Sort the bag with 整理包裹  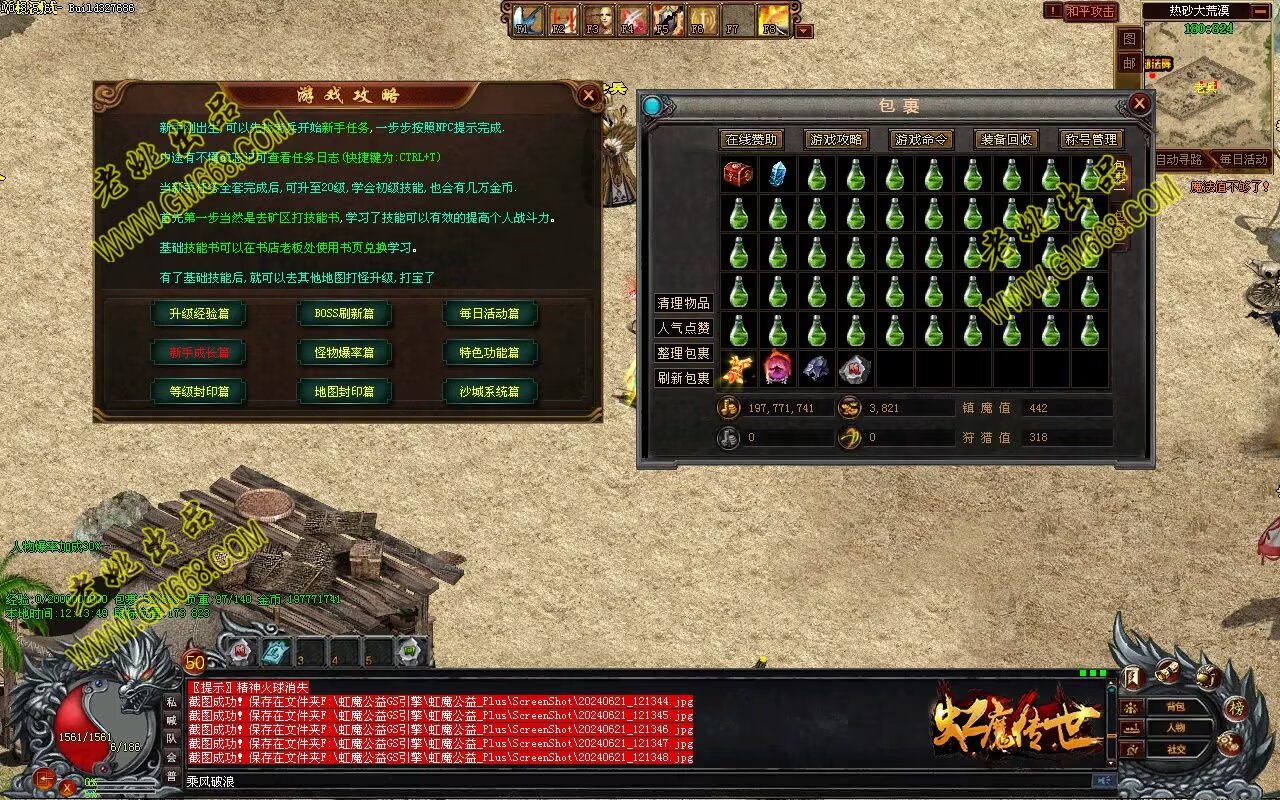click(683, 353)
